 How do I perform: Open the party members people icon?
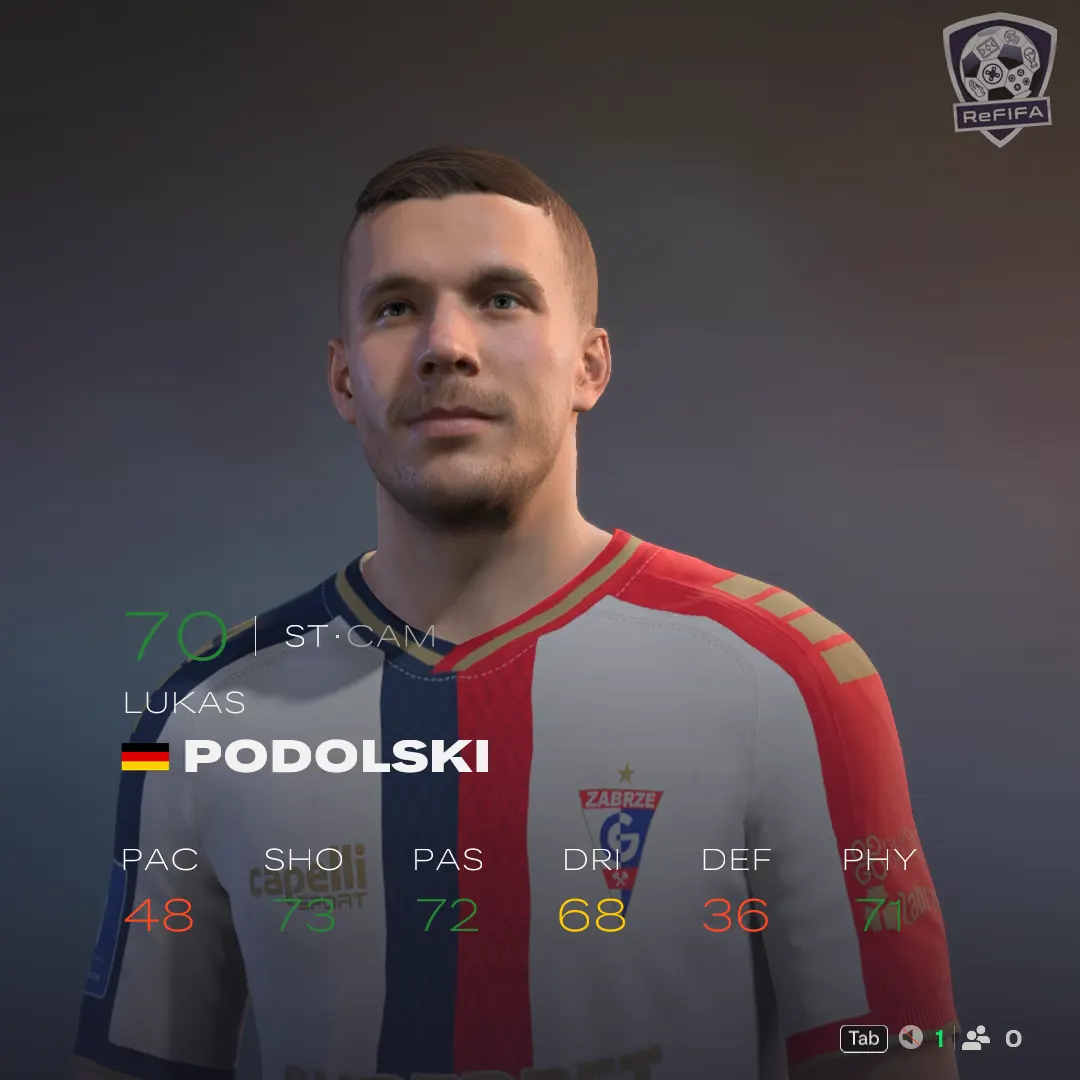(975, 1038)
